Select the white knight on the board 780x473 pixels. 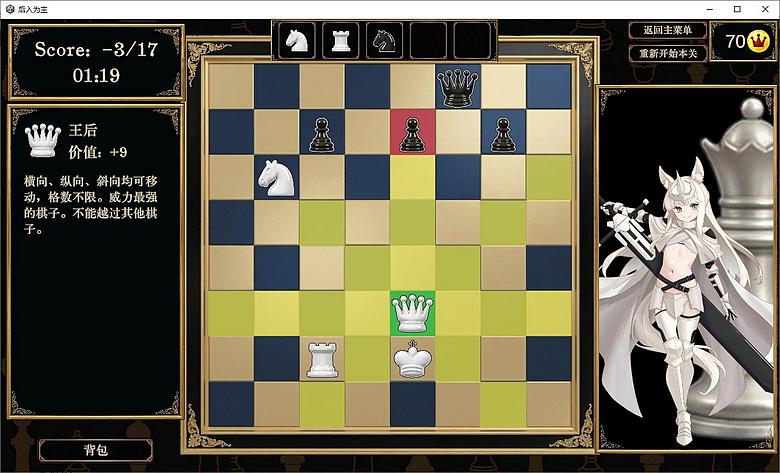click(x=276, y=177)
